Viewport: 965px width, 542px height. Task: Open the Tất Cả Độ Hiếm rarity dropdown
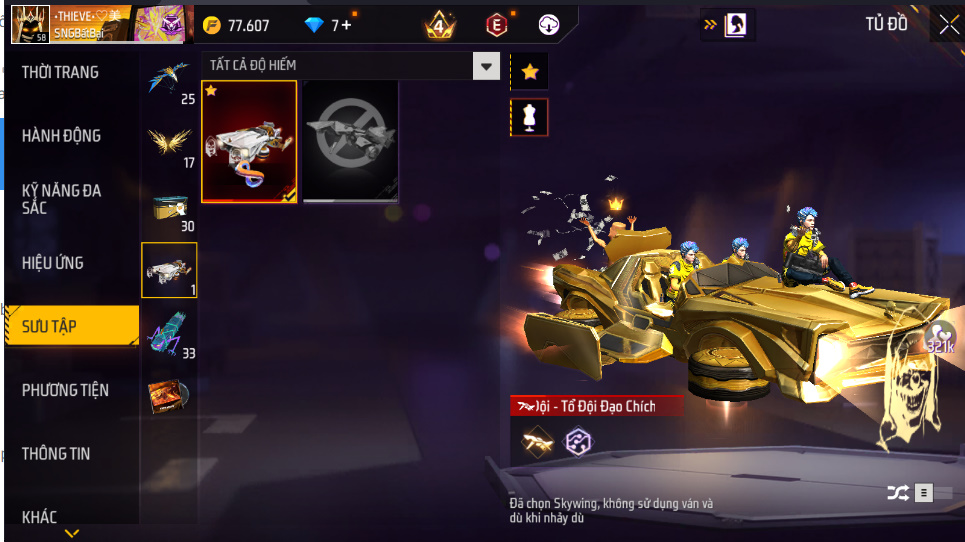350,66
